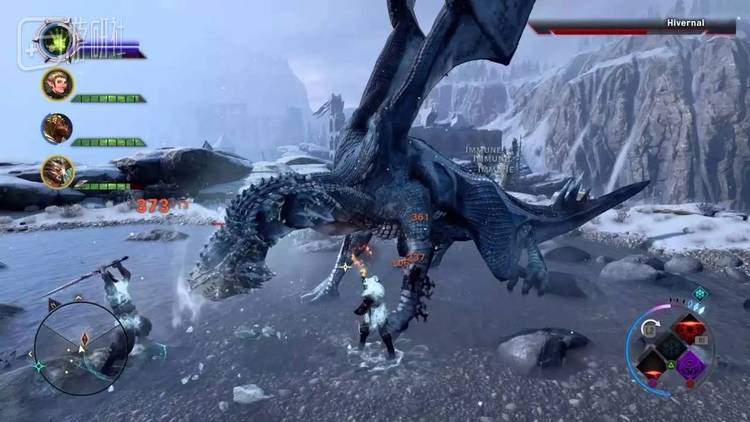The height and width of the screenshot is (422, 750).
Task: Use the dark diamond ability with red glow below
Action: [652, 363]
